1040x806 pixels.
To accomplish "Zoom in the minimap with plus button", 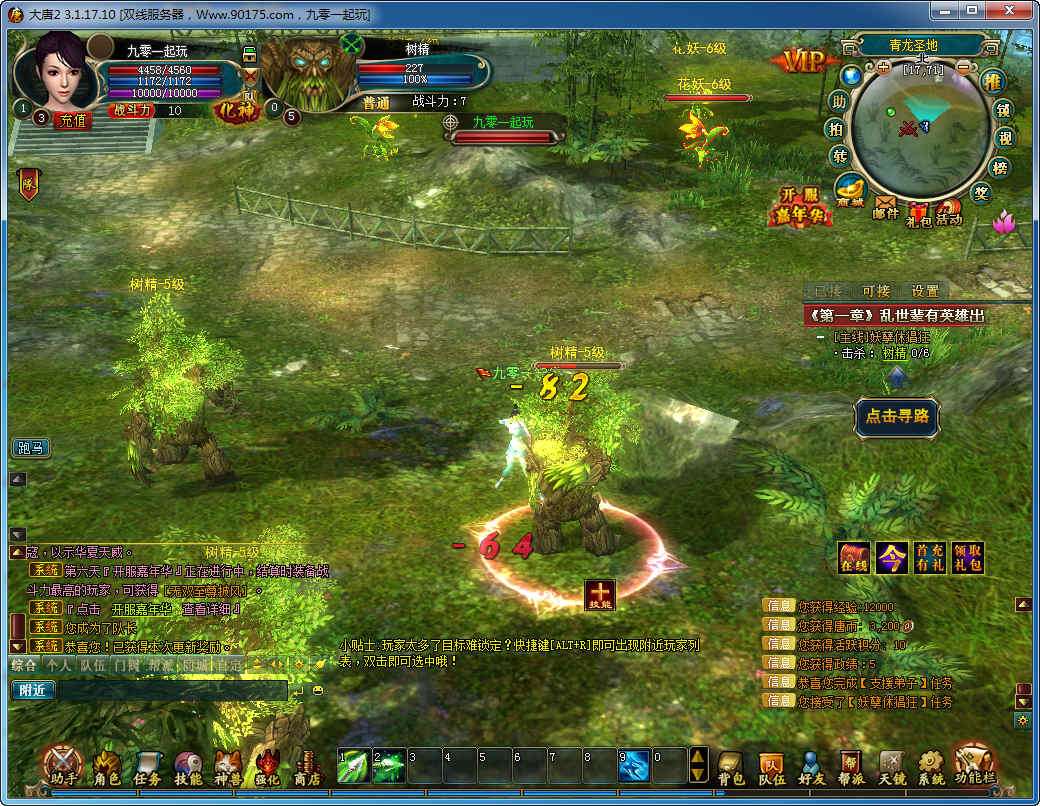I will 883,68.
